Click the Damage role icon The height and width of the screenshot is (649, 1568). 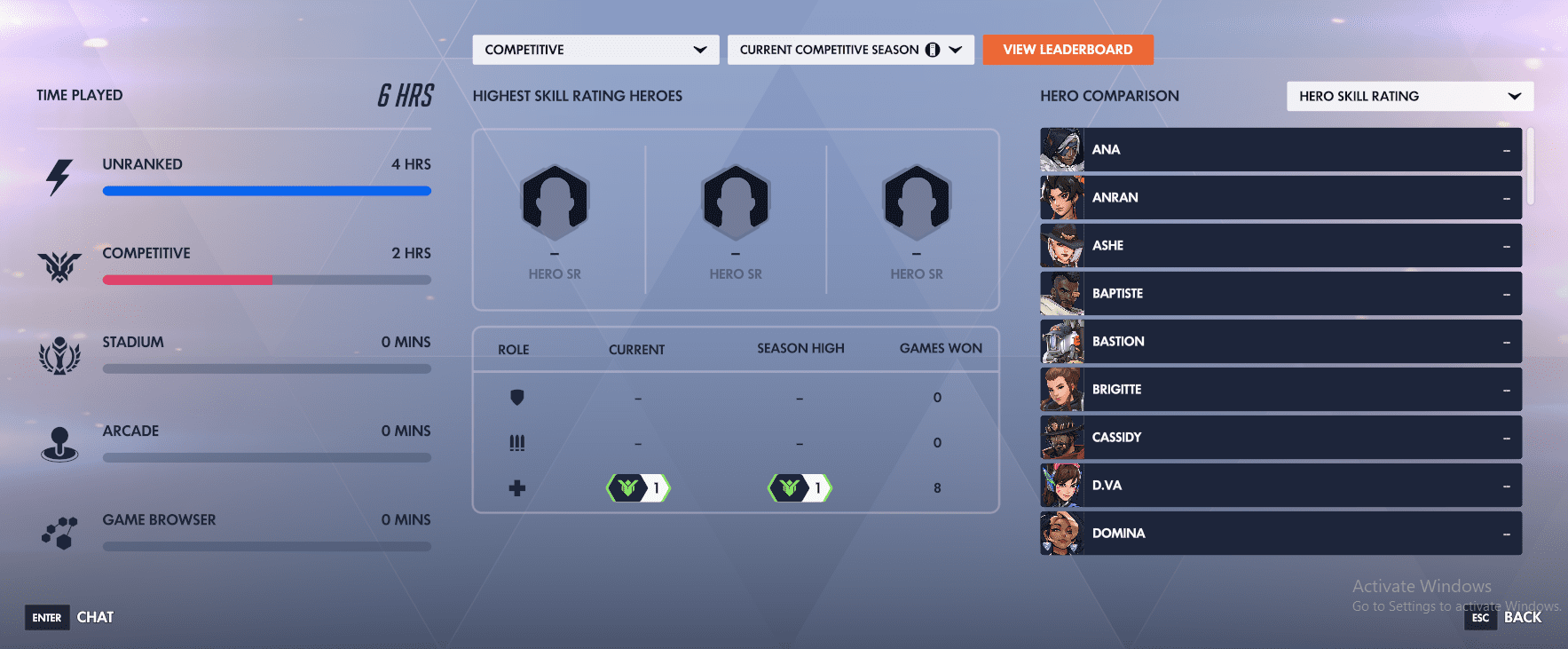517,442
